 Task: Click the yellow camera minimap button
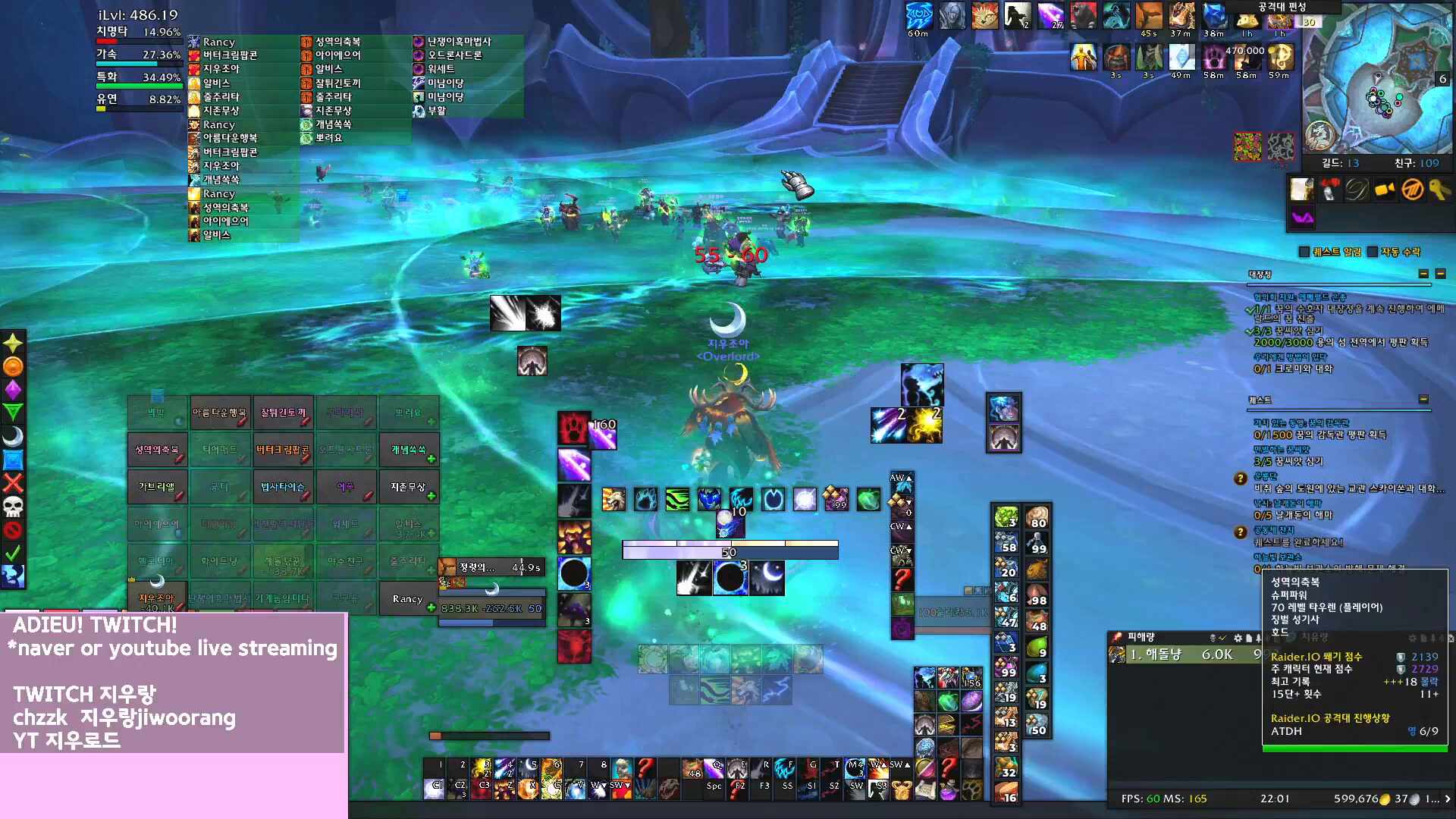click(x=1385, y=190)
